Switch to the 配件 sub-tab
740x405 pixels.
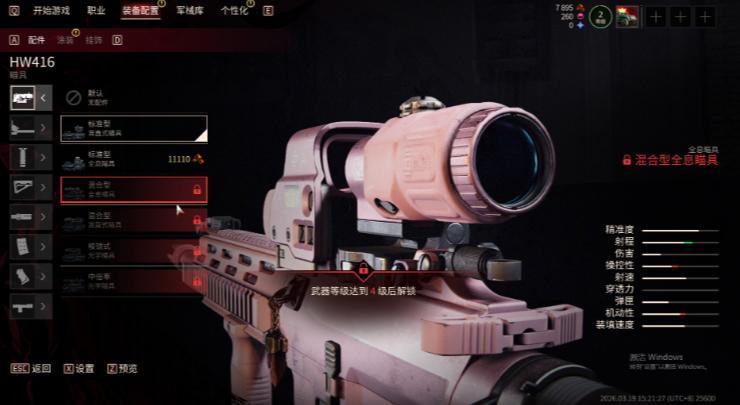(37, 40)
